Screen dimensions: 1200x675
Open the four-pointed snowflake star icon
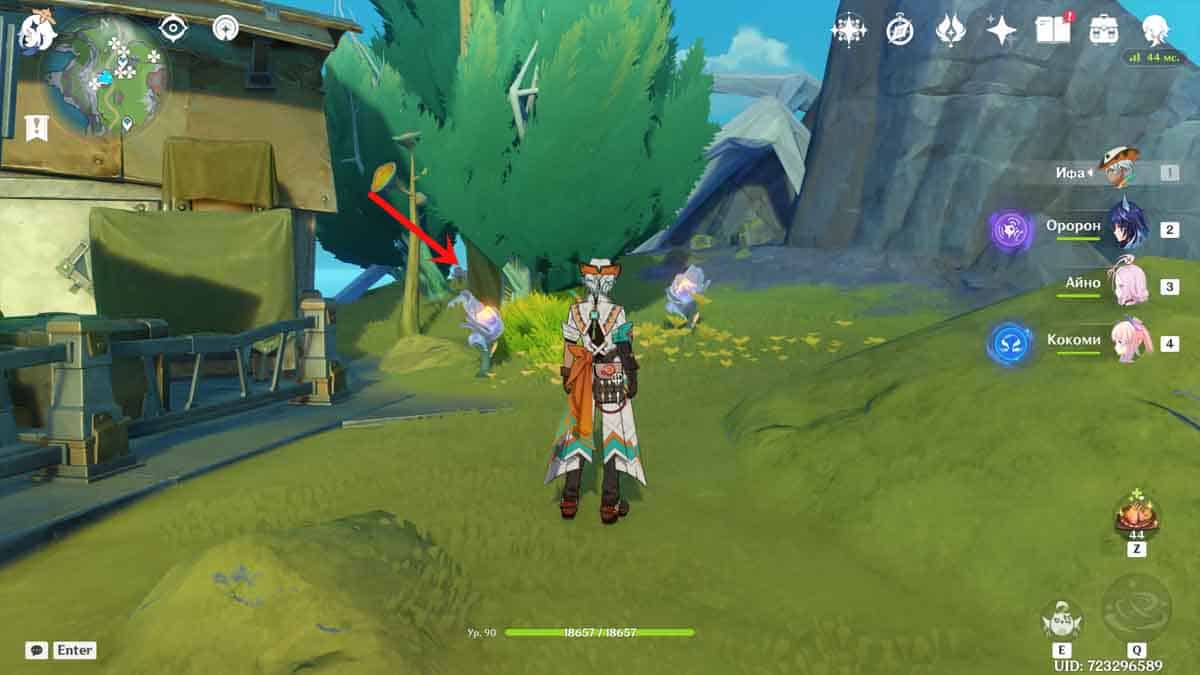(848, 30)
